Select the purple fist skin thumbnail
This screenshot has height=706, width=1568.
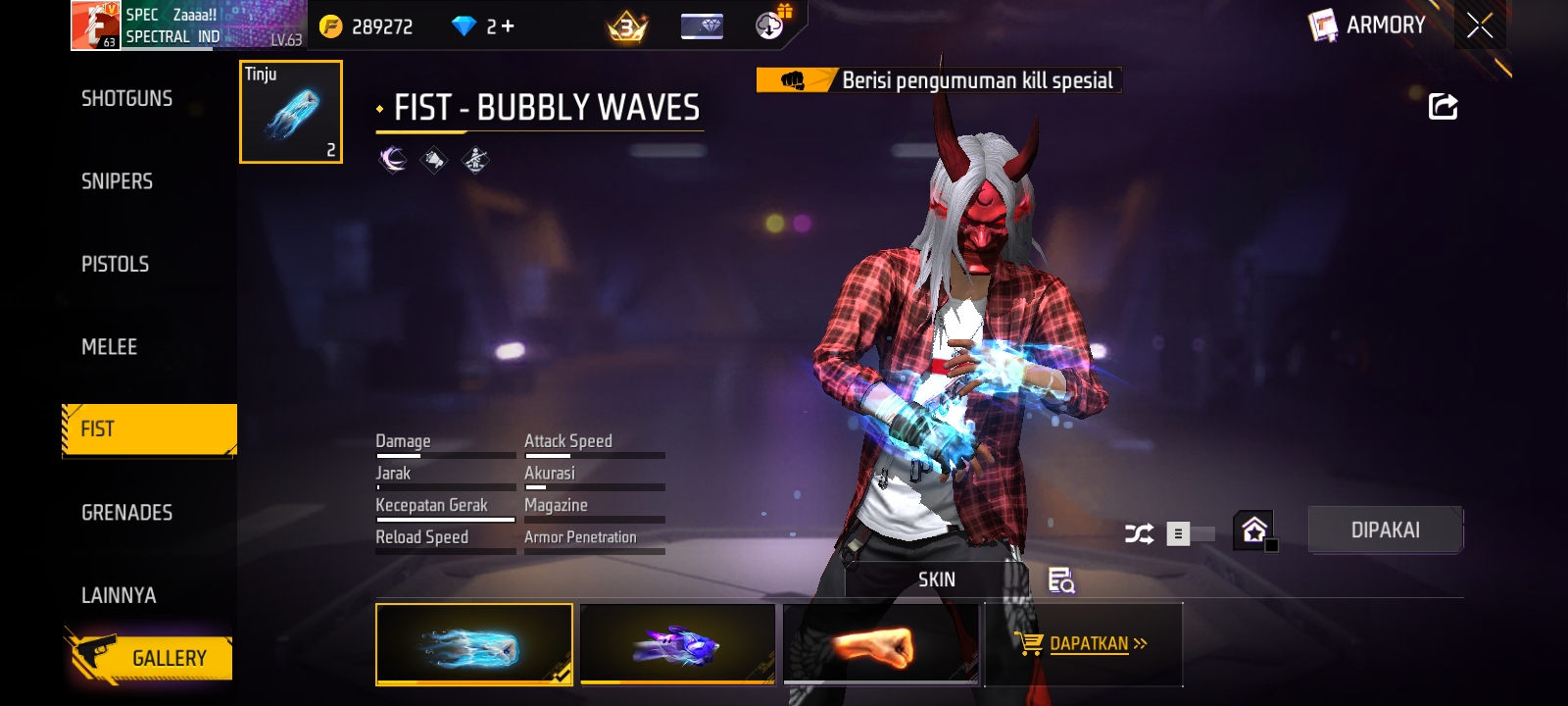(677, 643)
